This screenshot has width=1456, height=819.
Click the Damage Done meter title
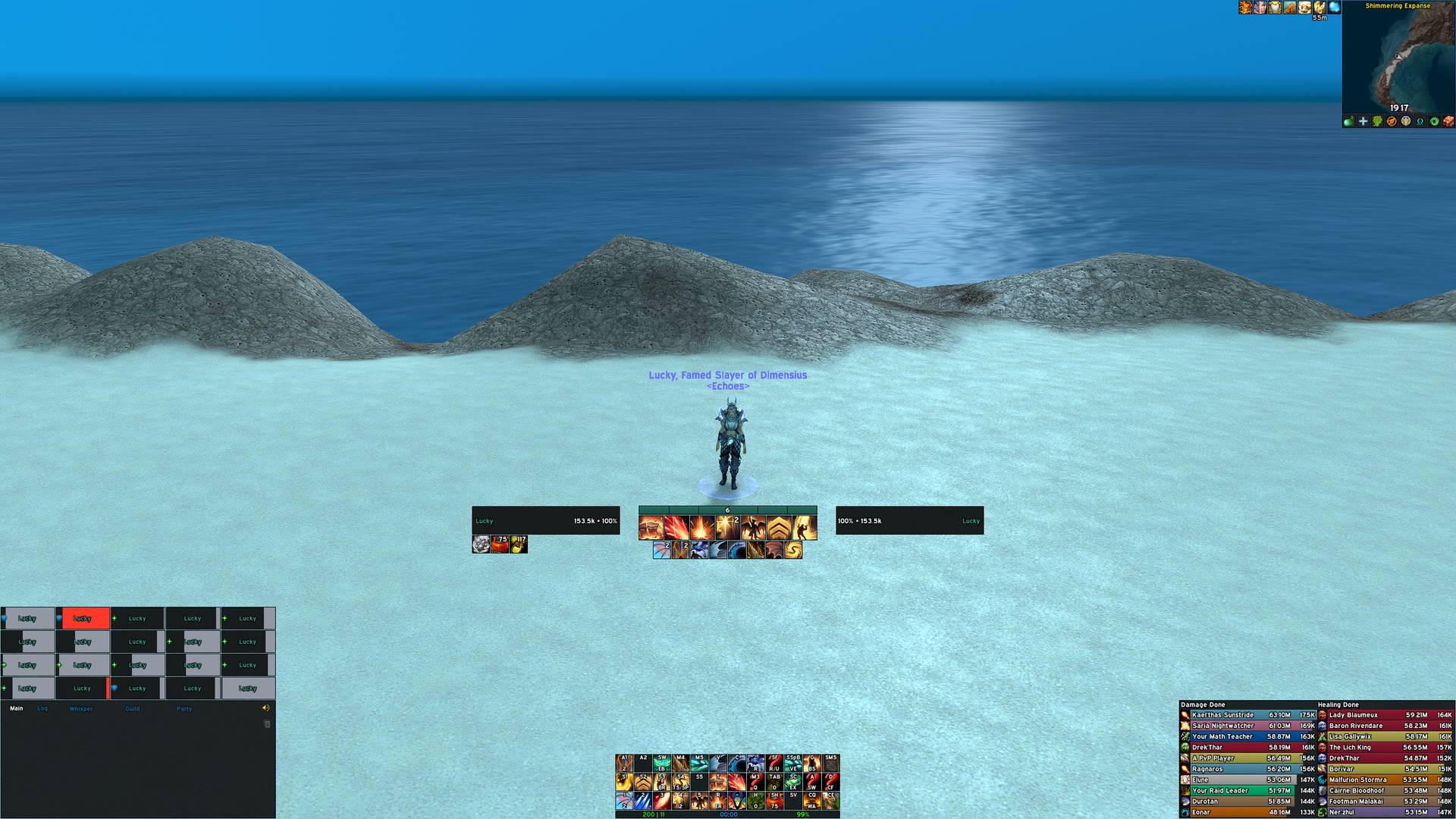(x=1203, y=704)
